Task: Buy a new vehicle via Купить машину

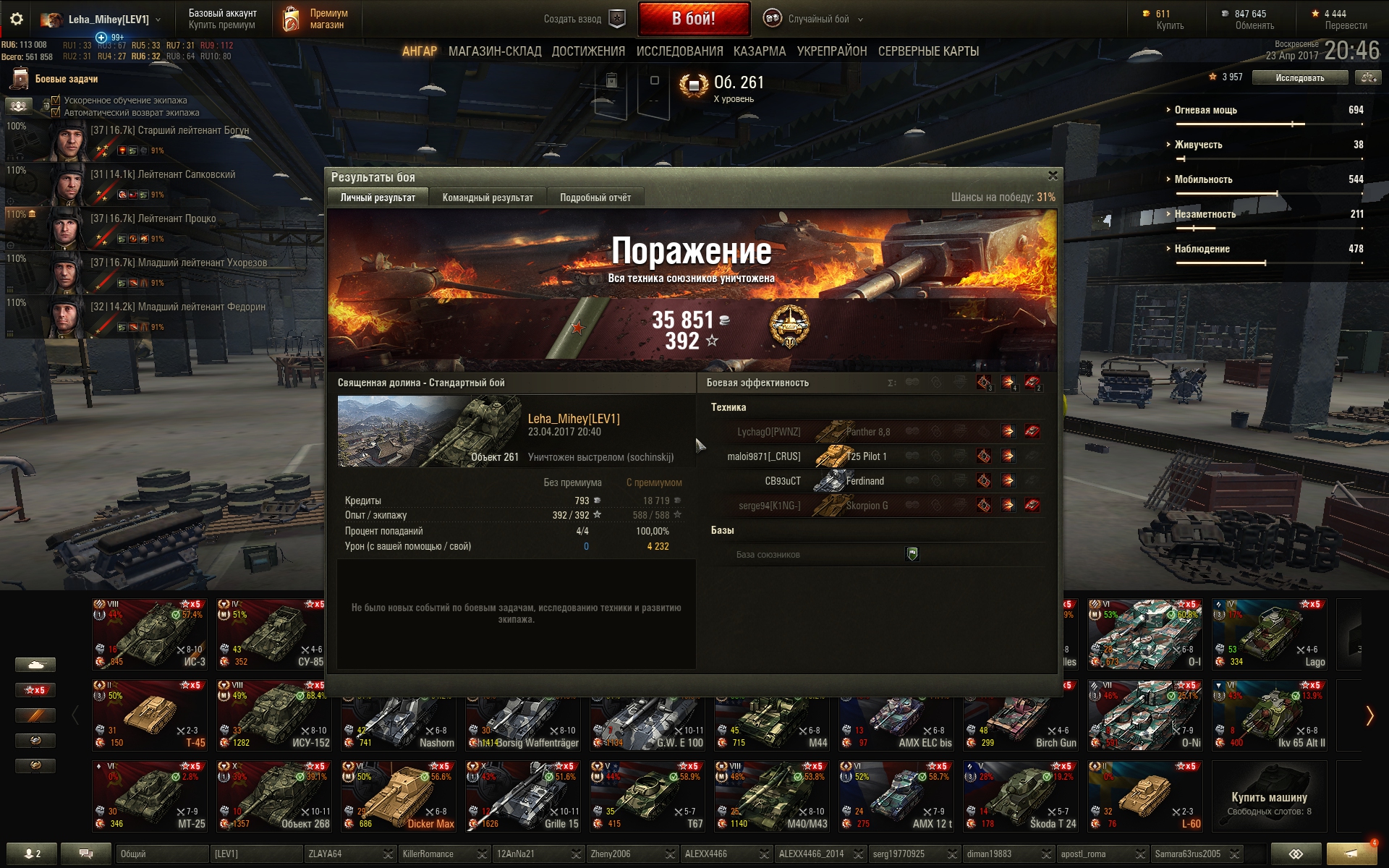Action: [x=1269, y=796]
